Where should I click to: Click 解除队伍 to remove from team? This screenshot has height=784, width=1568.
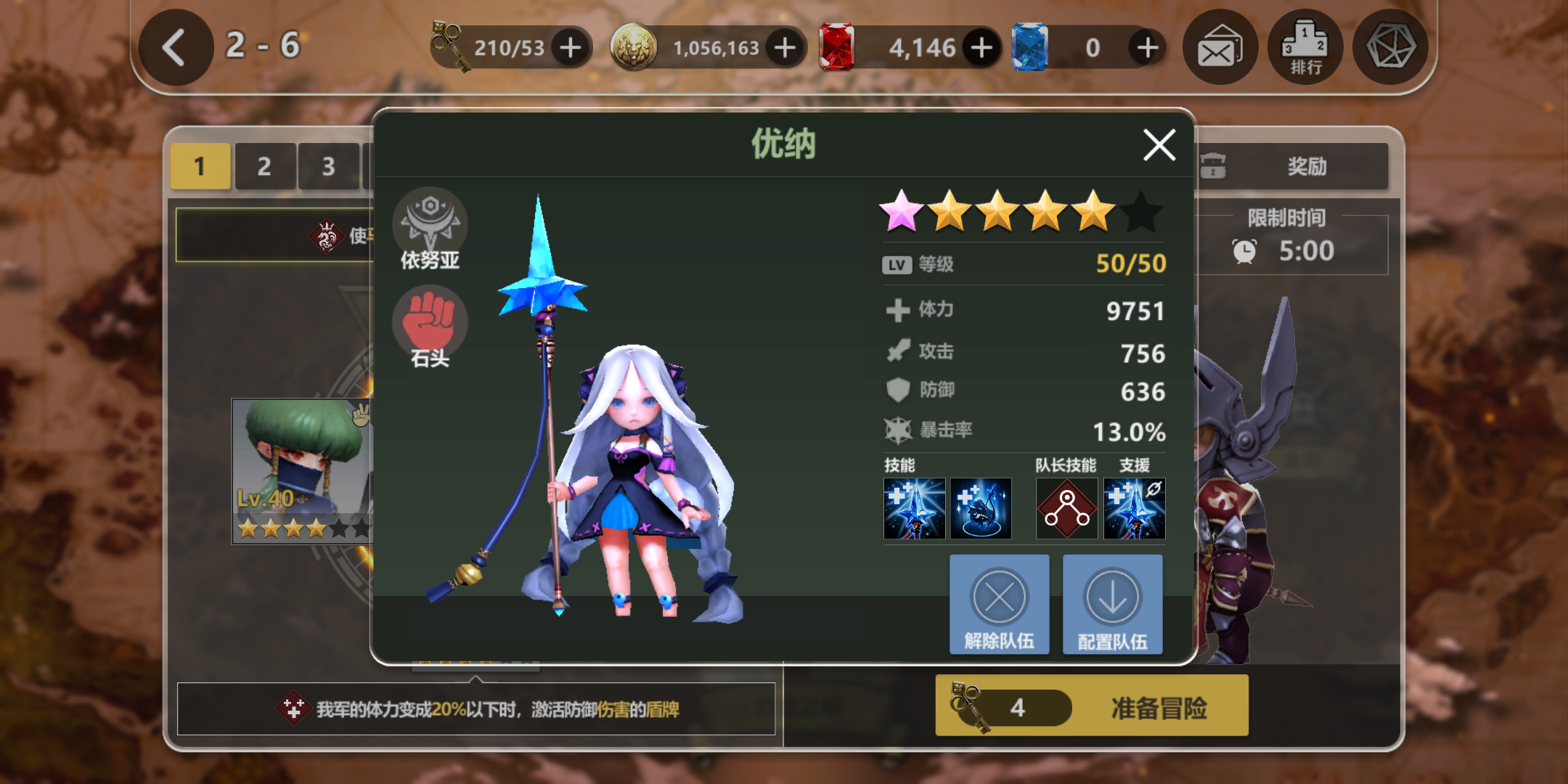pos(999,605)
